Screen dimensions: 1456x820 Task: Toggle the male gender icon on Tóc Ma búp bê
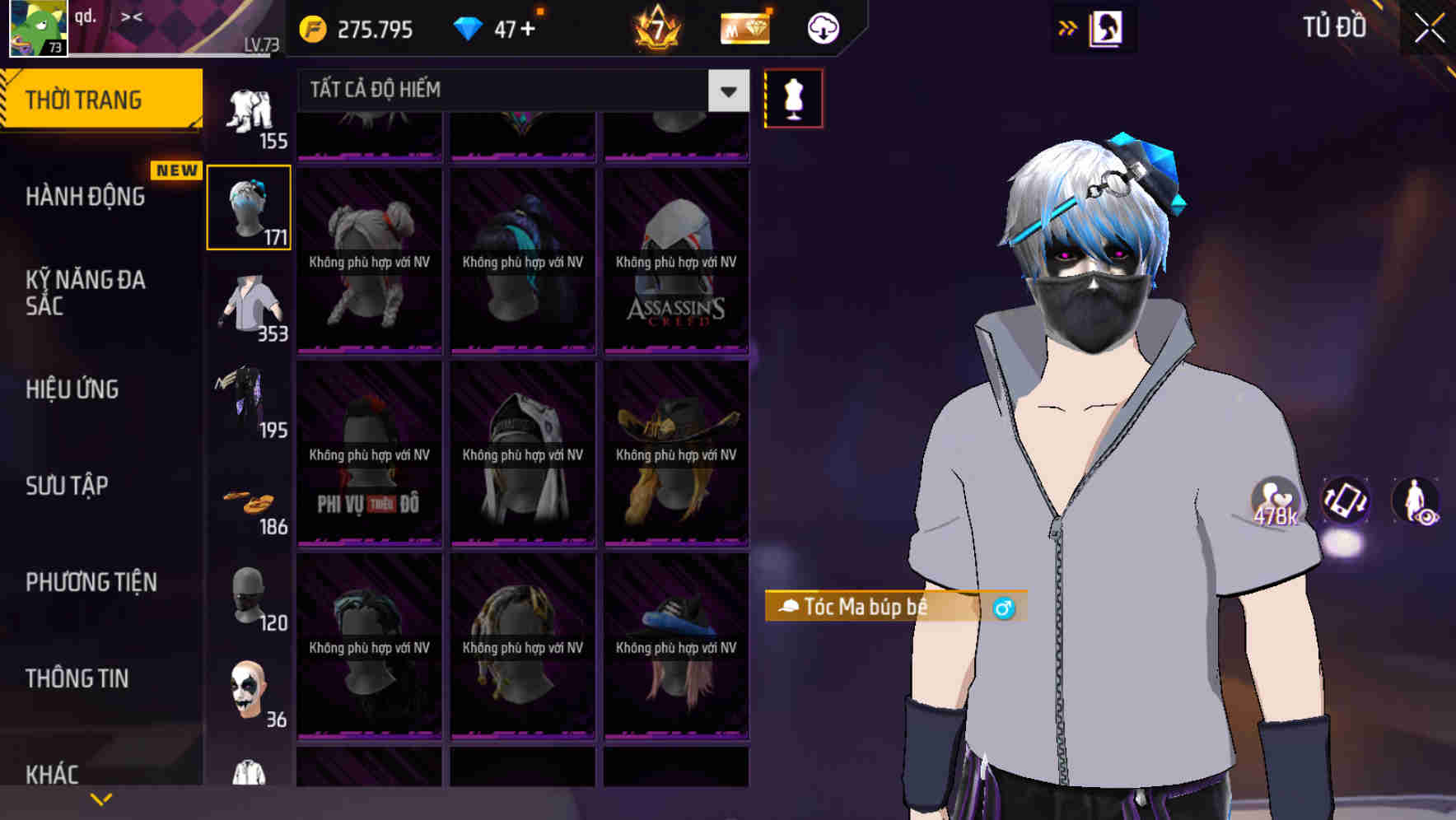click(x=1006, y=607)
